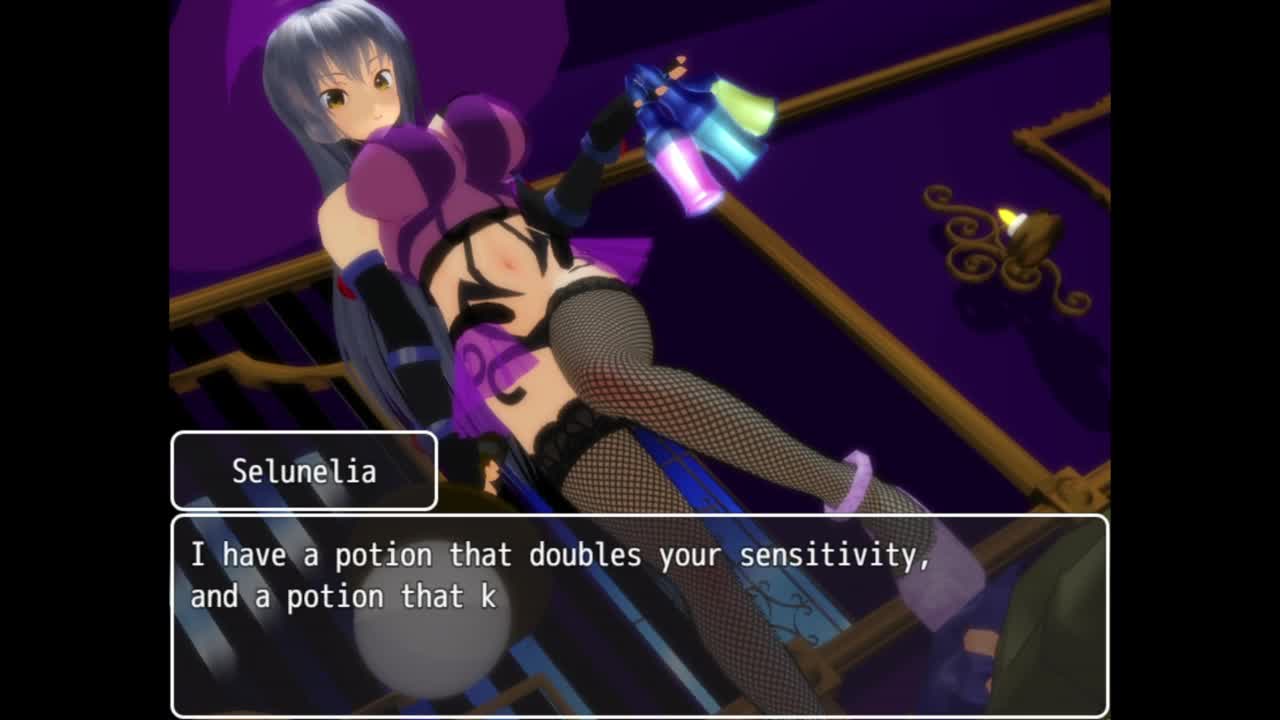Advance Selunelia's dialogue message box
This screenshot has width=1280, height=720.
[639, 614]
